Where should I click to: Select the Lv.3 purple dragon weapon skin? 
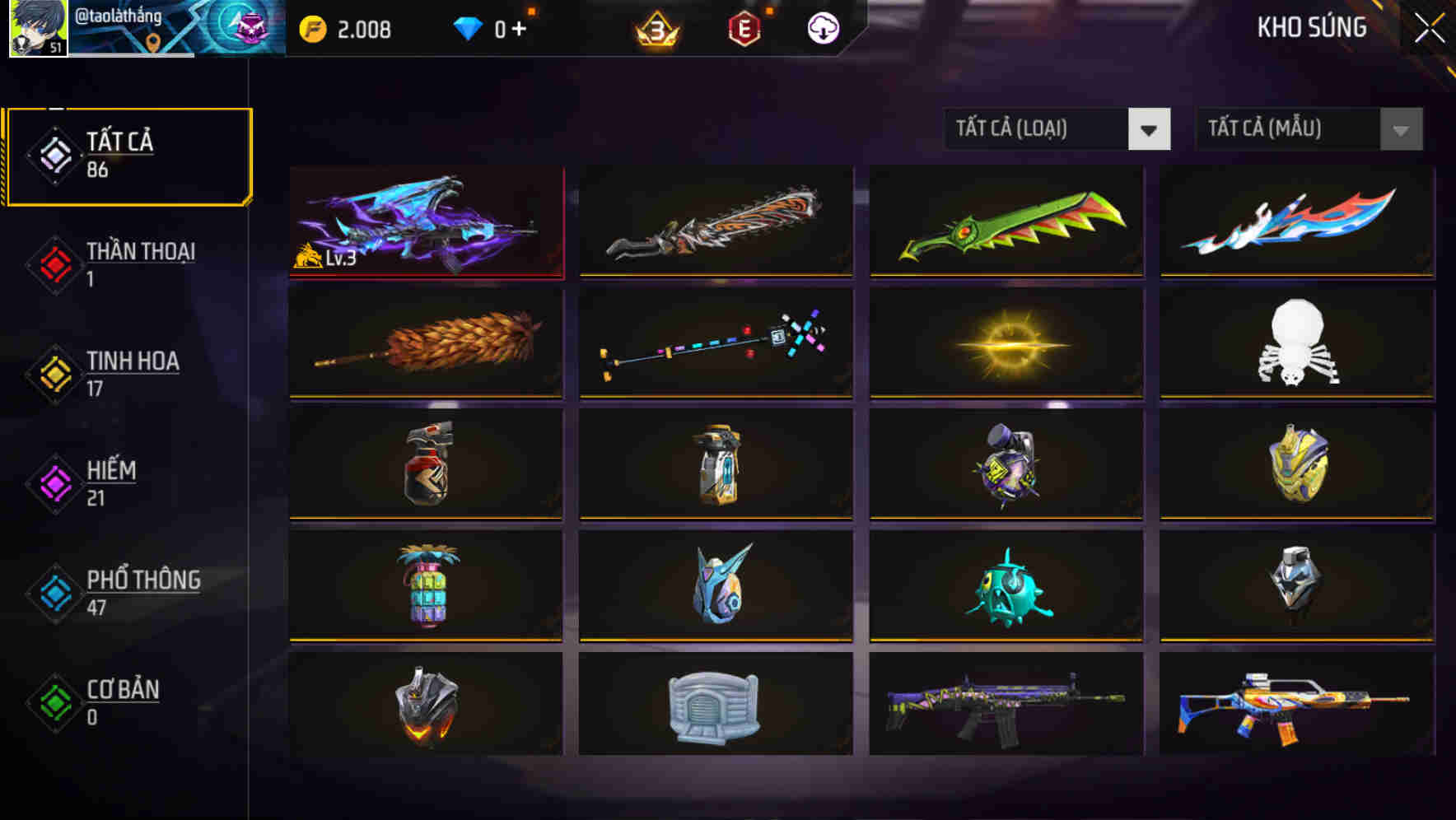425,223
